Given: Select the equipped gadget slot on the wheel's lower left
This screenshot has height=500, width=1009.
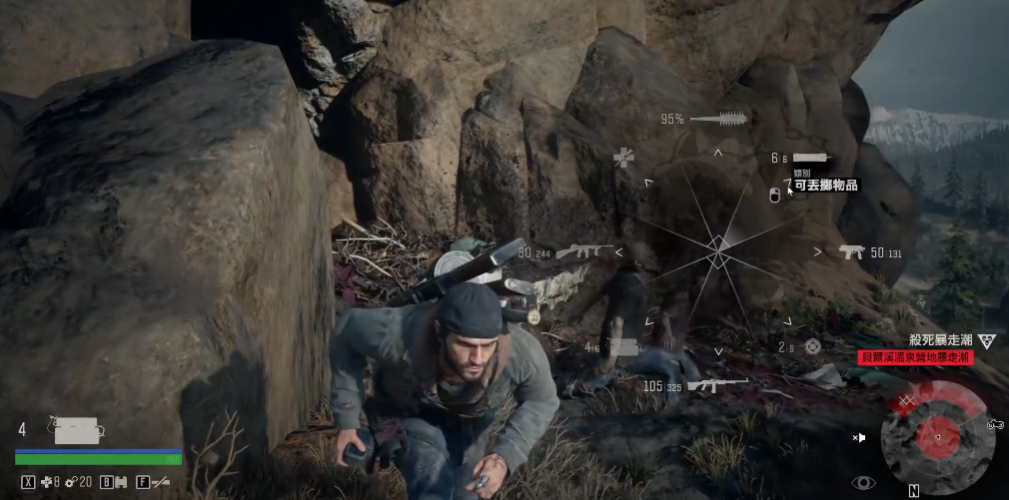Looking at the screenshot, I should tap(621, 347).
